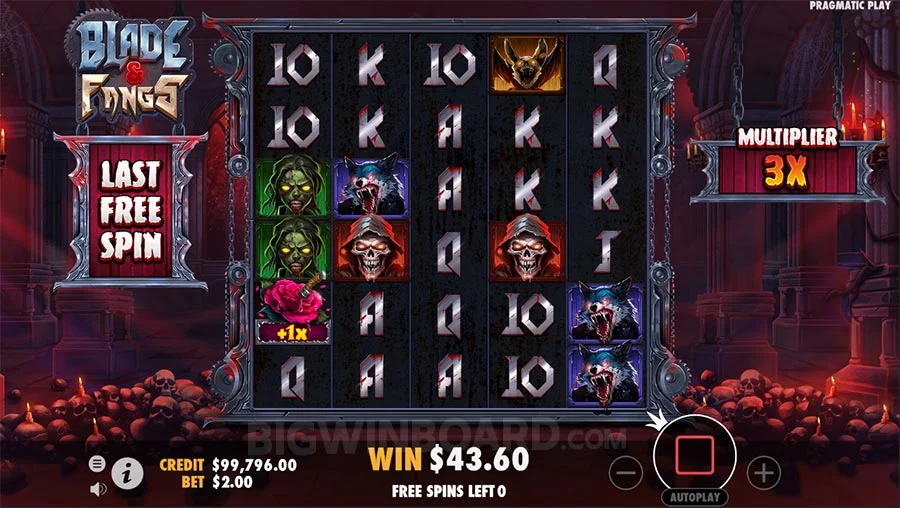
Task: Increase the bet with the plus button
Action: point(763,472)
